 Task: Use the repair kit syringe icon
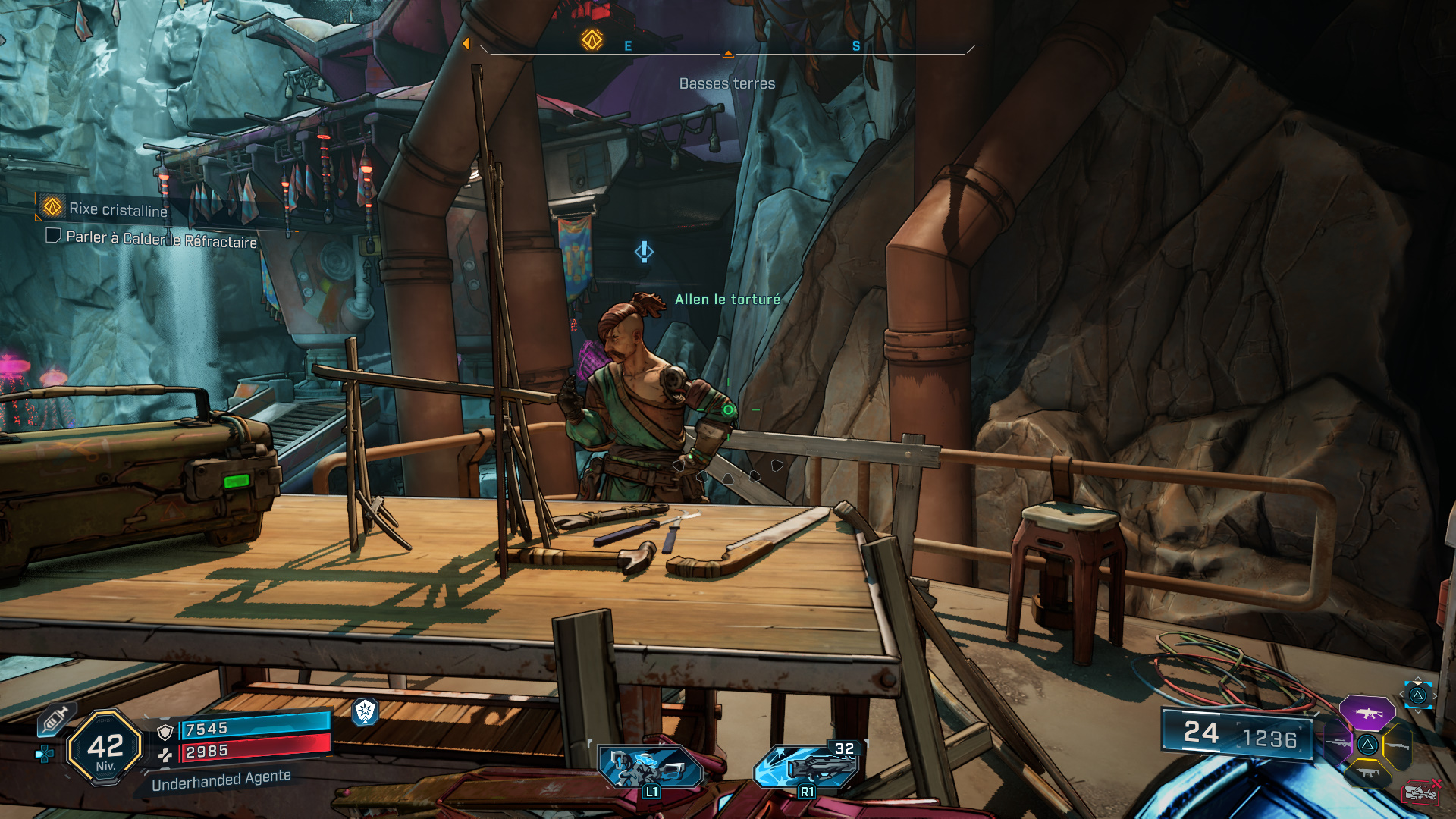pos(55,719)
